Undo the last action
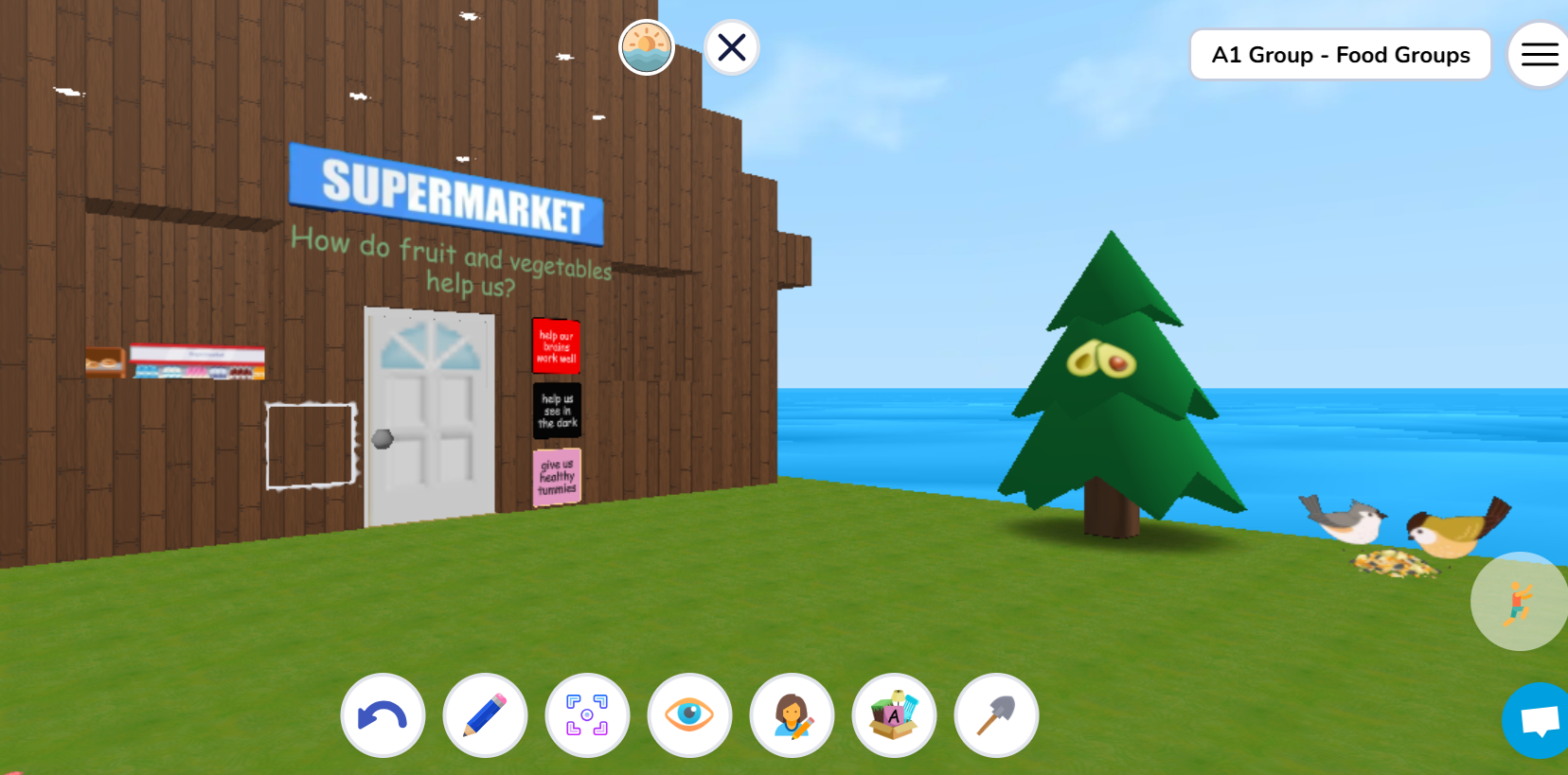The height and width of the screenshot is (775, 1568). [383, 715]
